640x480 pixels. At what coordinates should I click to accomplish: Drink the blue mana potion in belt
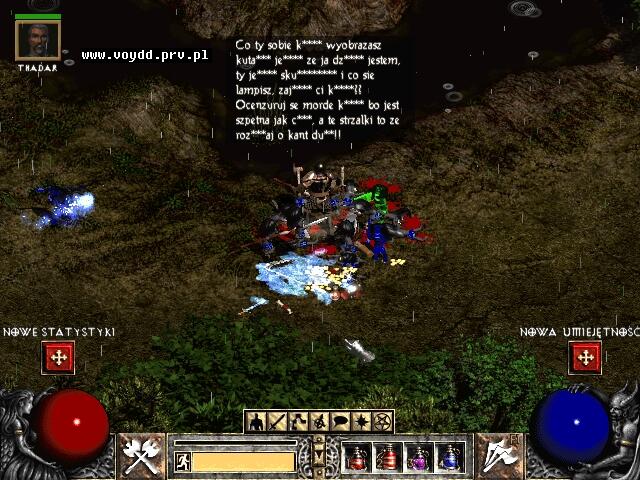tap(451, 457)
